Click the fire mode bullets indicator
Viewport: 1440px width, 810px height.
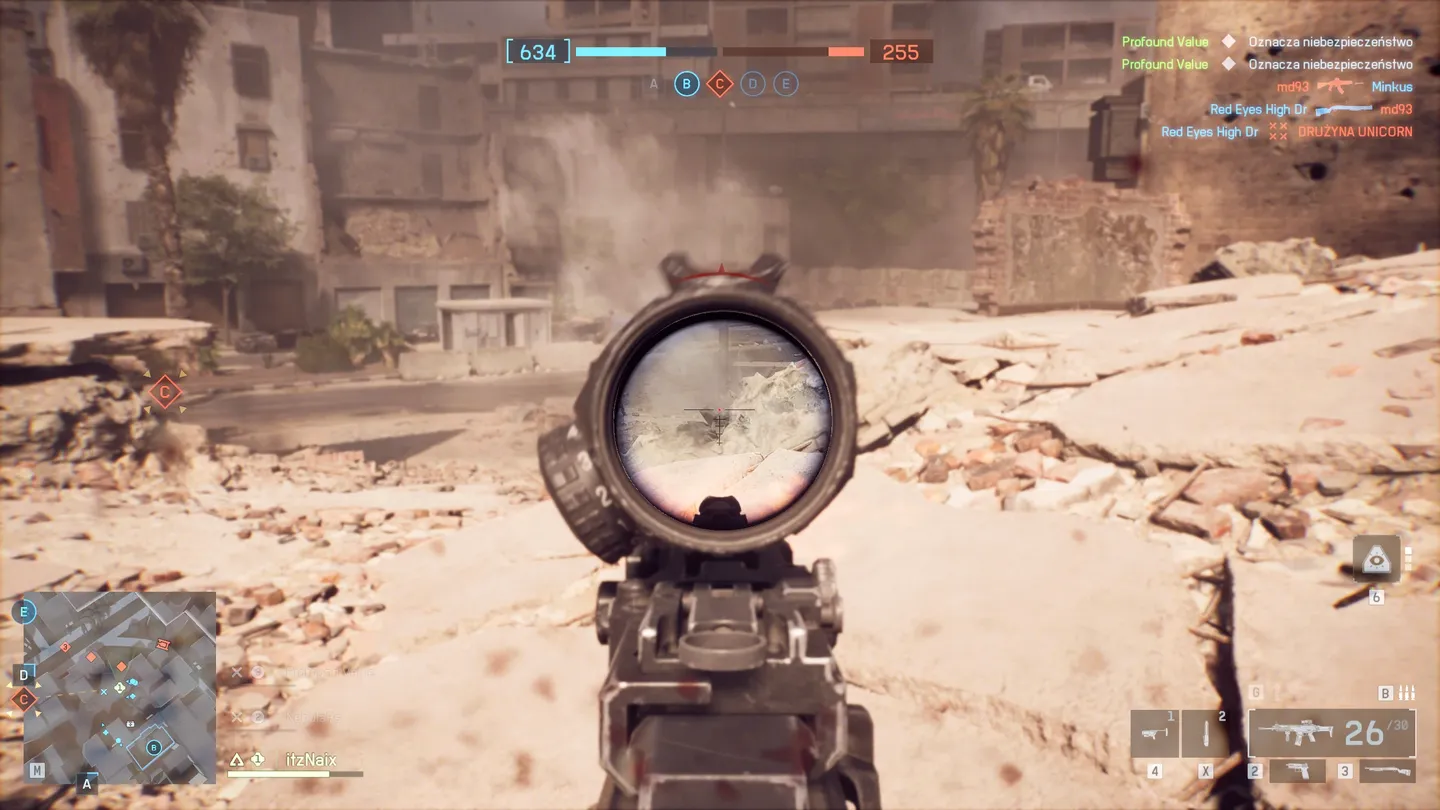1406,693
